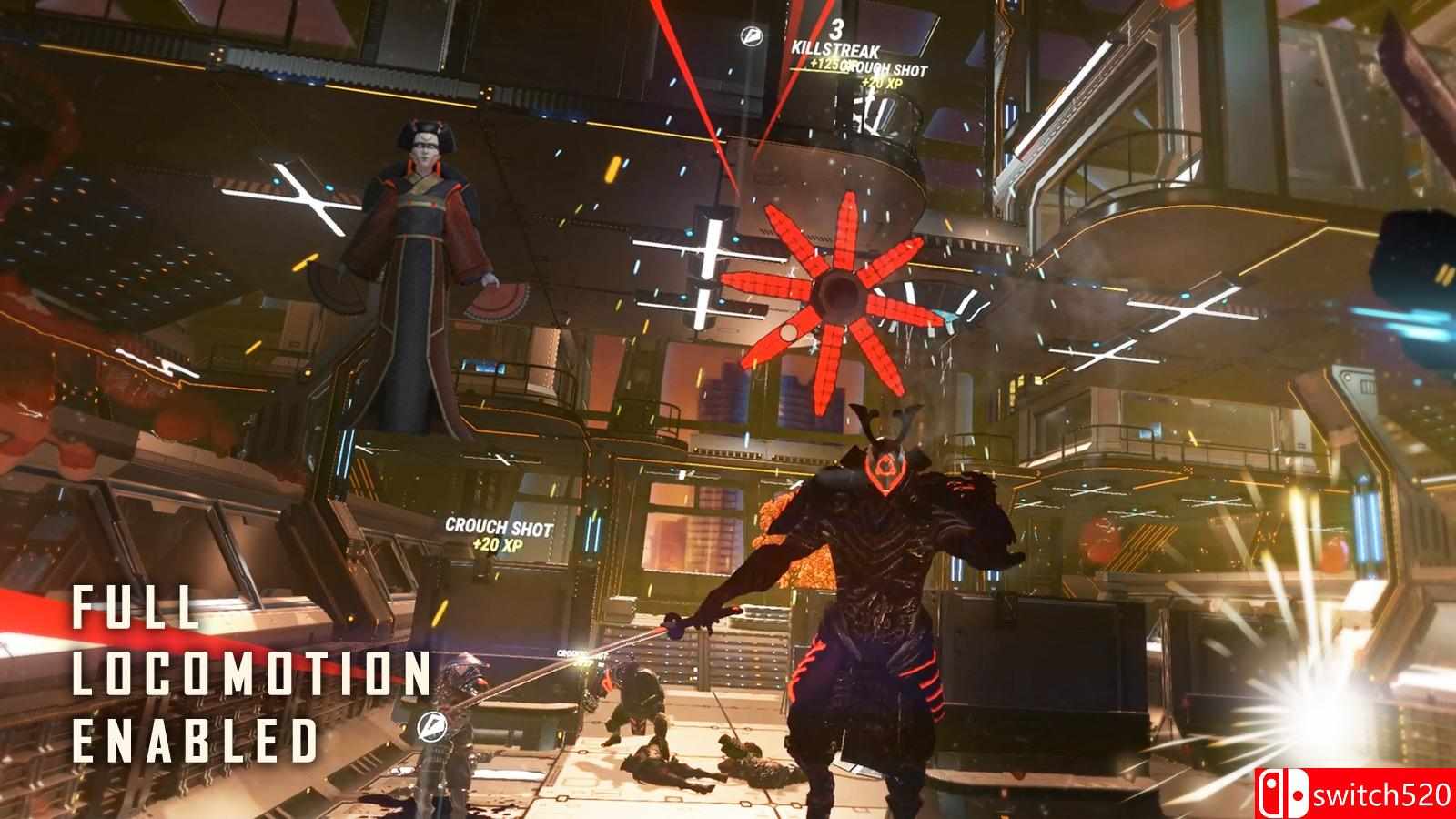
Task: Expand the +125 score breakdown
Action: click(822, 64)
